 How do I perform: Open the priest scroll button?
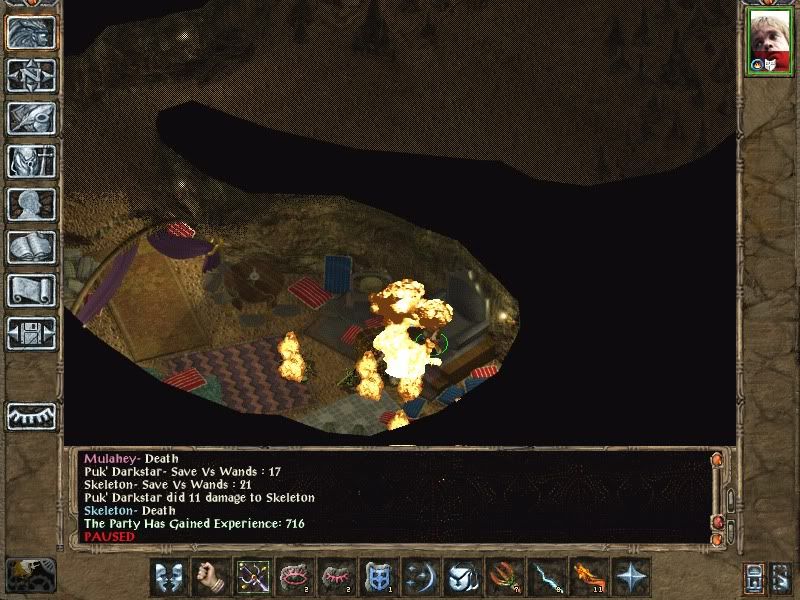30,290
